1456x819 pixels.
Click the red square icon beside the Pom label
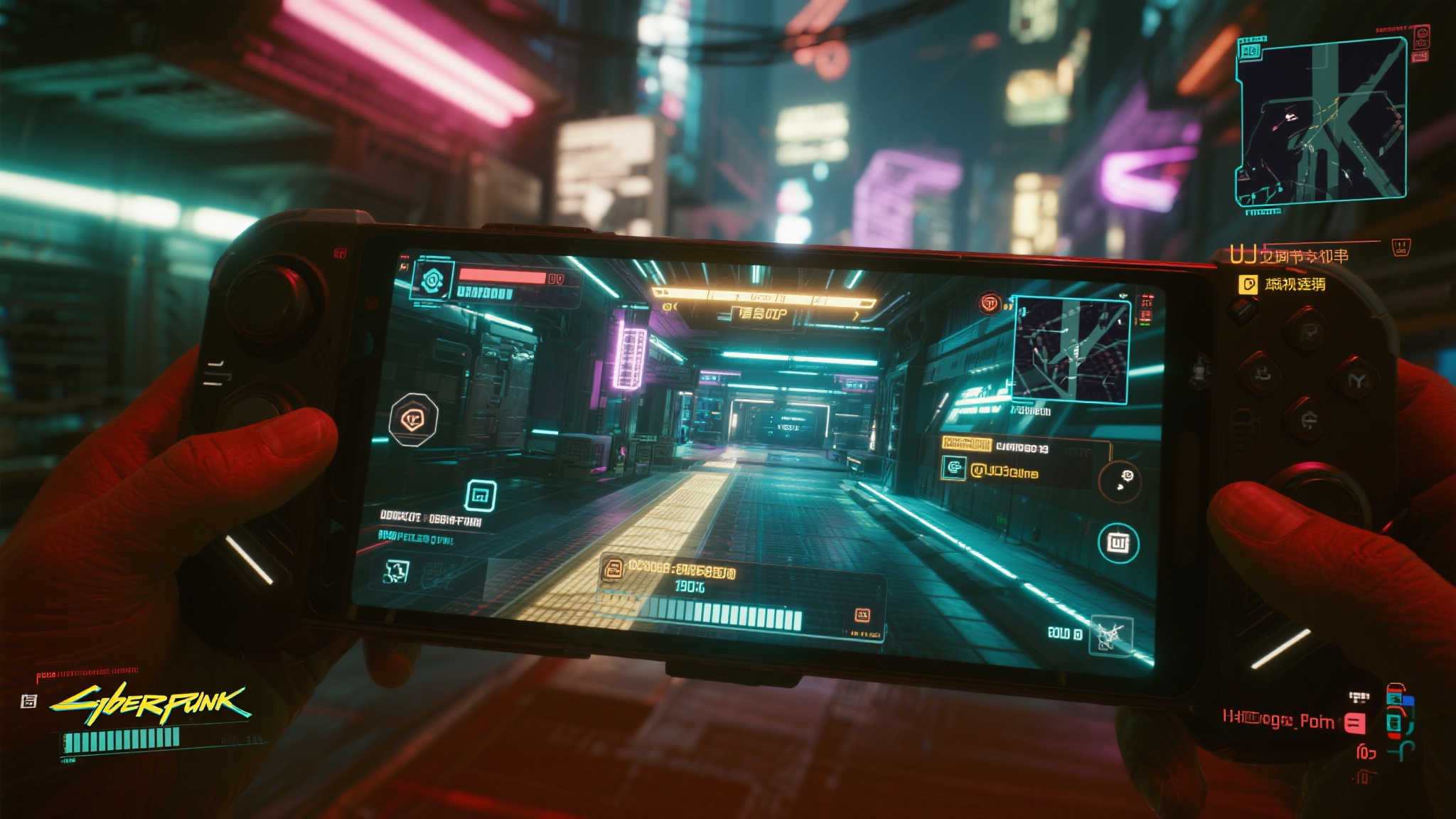tap(1355, 723)
